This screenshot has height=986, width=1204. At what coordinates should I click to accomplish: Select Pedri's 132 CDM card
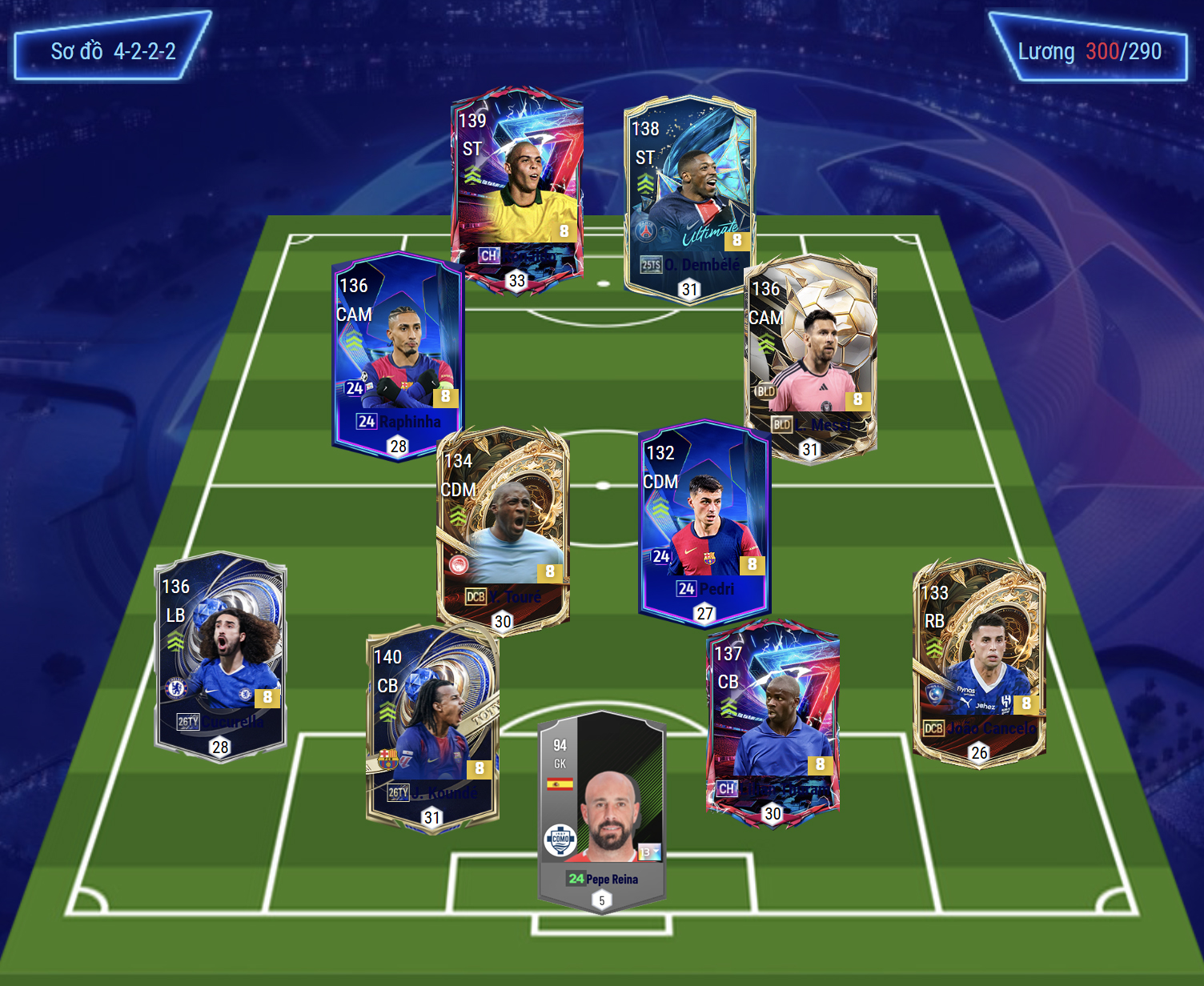coord(704,520)
